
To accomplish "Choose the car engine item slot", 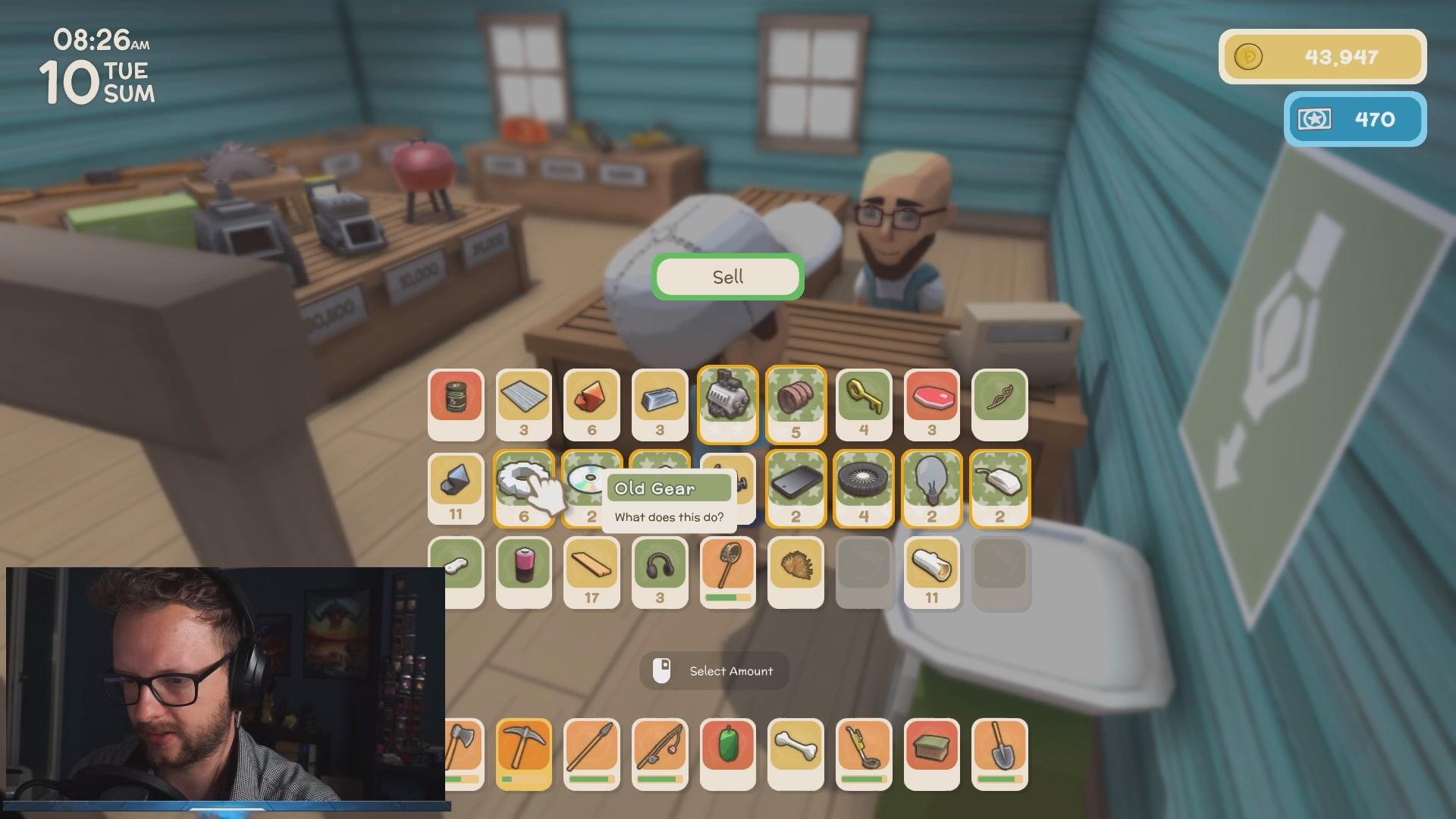I will tap(727, 403).
